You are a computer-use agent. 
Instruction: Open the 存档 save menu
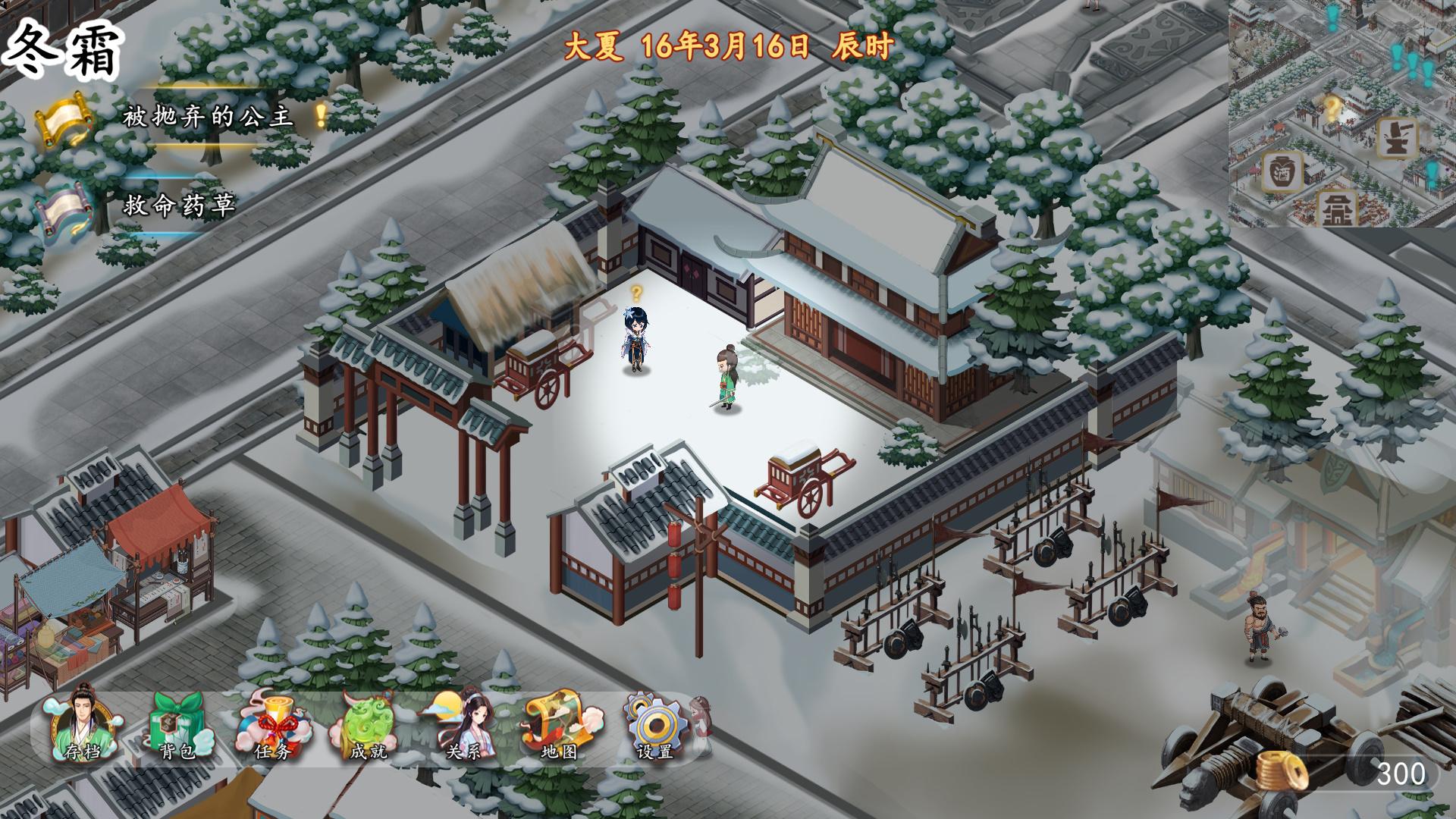point(82,725)
